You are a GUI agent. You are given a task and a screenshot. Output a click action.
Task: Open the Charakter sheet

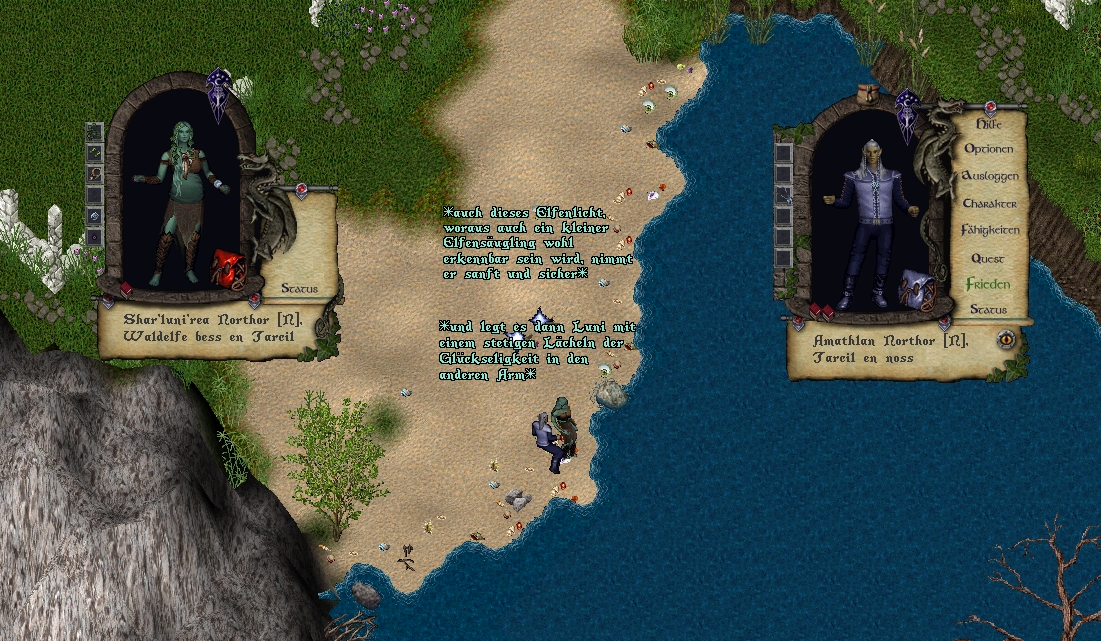989,203
